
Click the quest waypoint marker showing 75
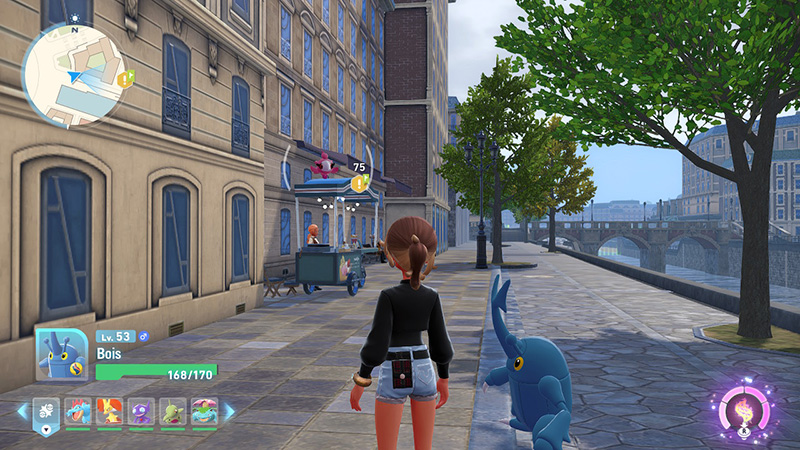click(x=359, y=183)
